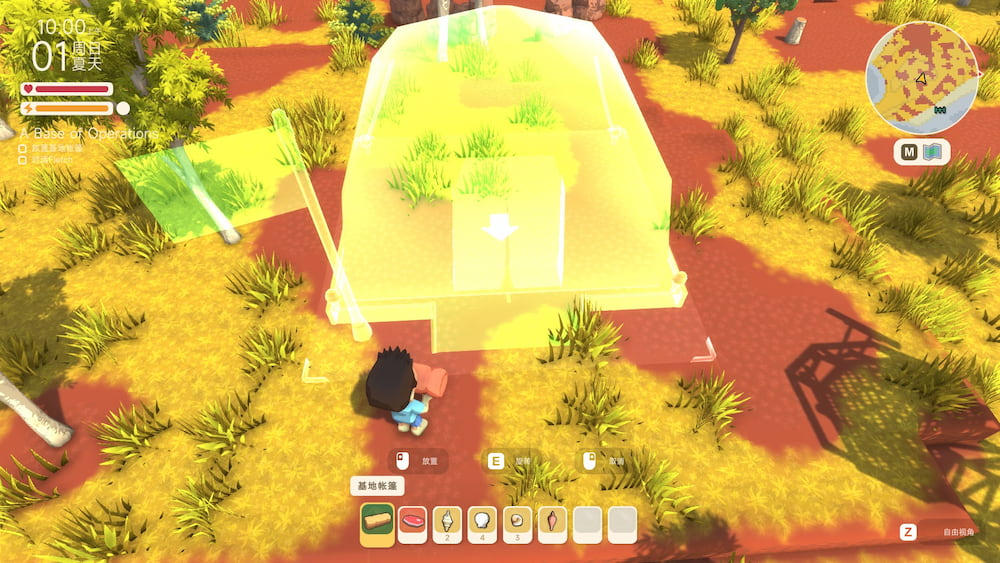Open the full map via map icon
The height and width of the screenshot is (563, 1000).
tap(934, 153)
